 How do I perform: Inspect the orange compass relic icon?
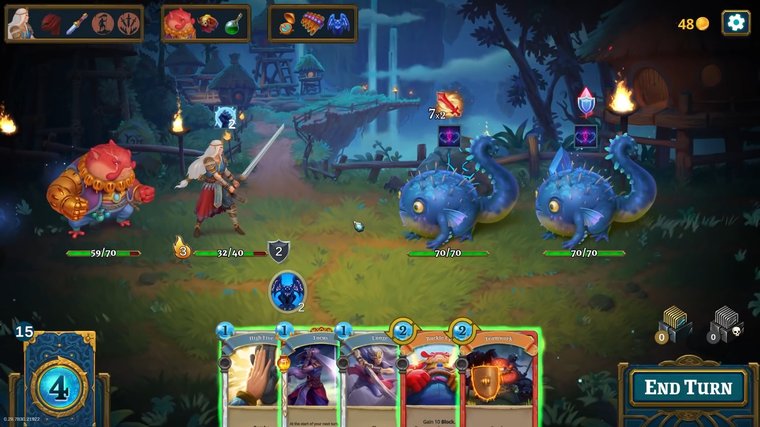(x=287, y=24)
